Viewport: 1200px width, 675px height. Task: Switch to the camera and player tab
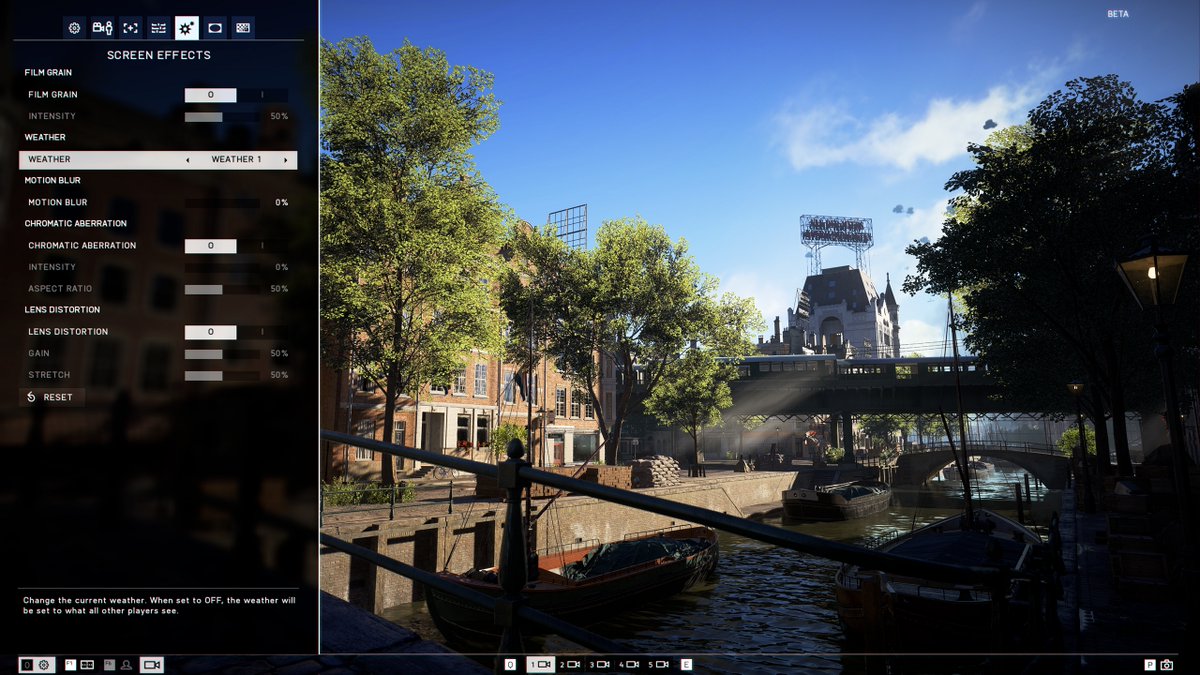tap(102, 28)
